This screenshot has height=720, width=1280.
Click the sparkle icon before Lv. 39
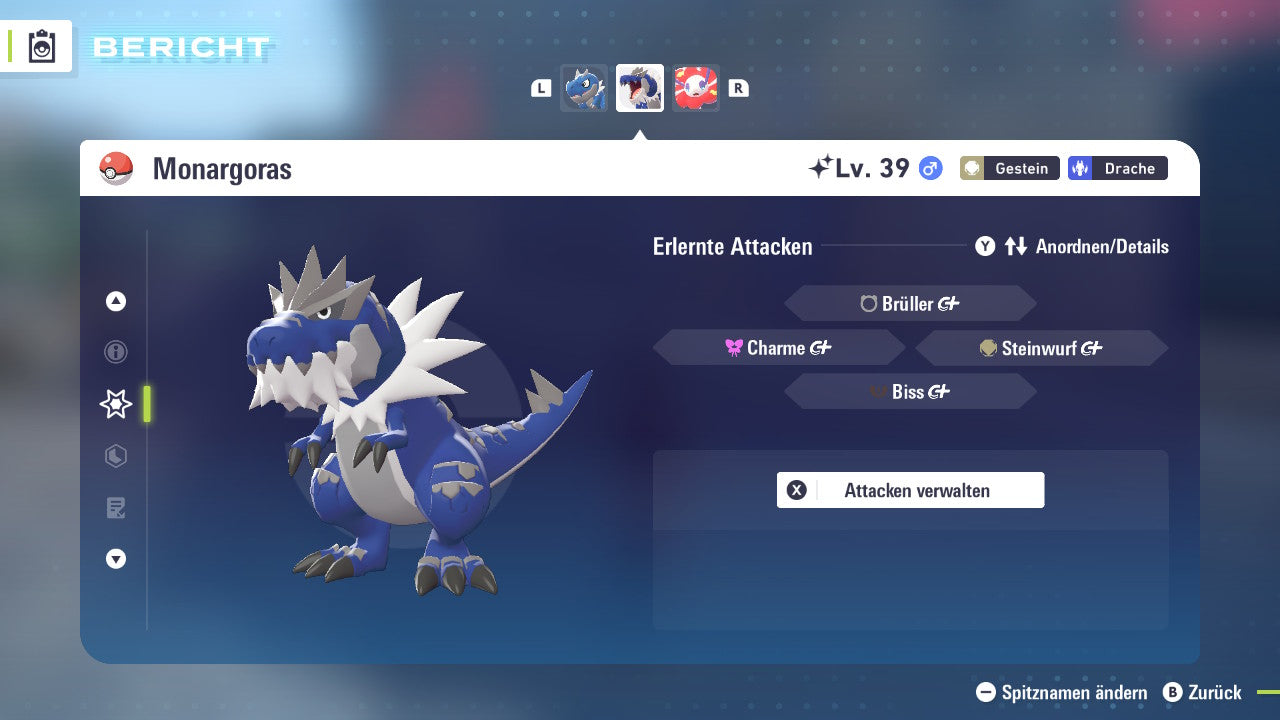click(x=824, y=166)
